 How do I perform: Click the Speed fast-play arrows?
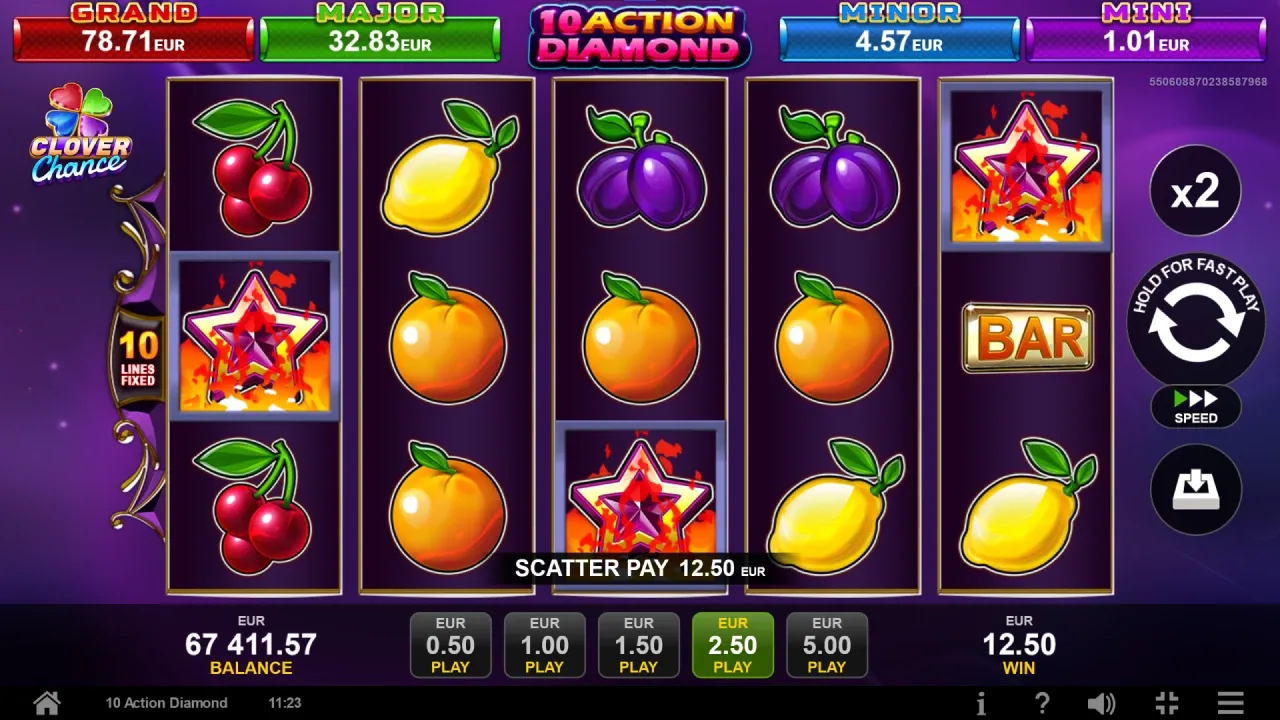point(1196,407)
